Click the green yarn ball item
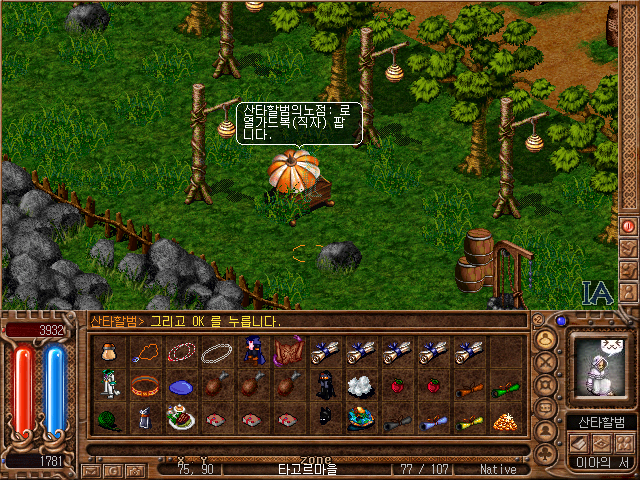 tap(109, 420)
